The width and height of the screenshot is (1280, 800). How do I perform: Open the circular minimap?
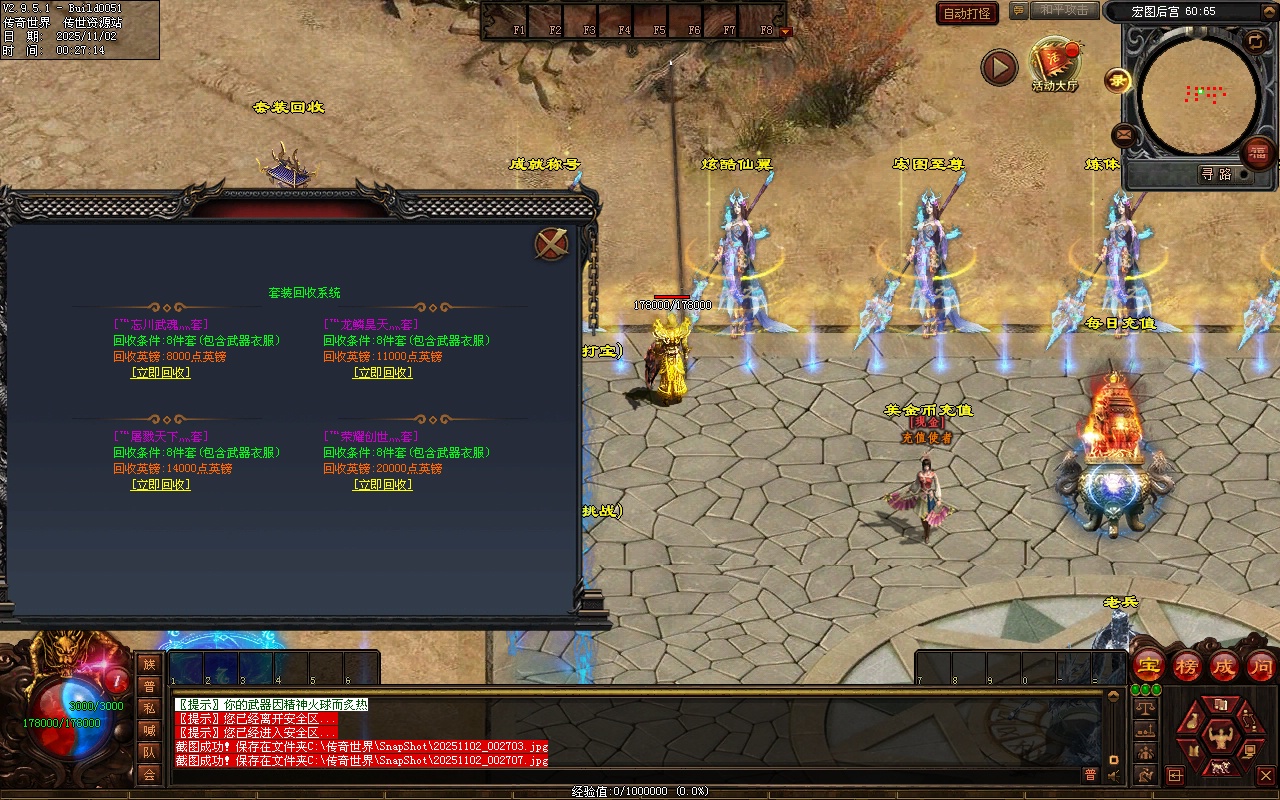1198,96
